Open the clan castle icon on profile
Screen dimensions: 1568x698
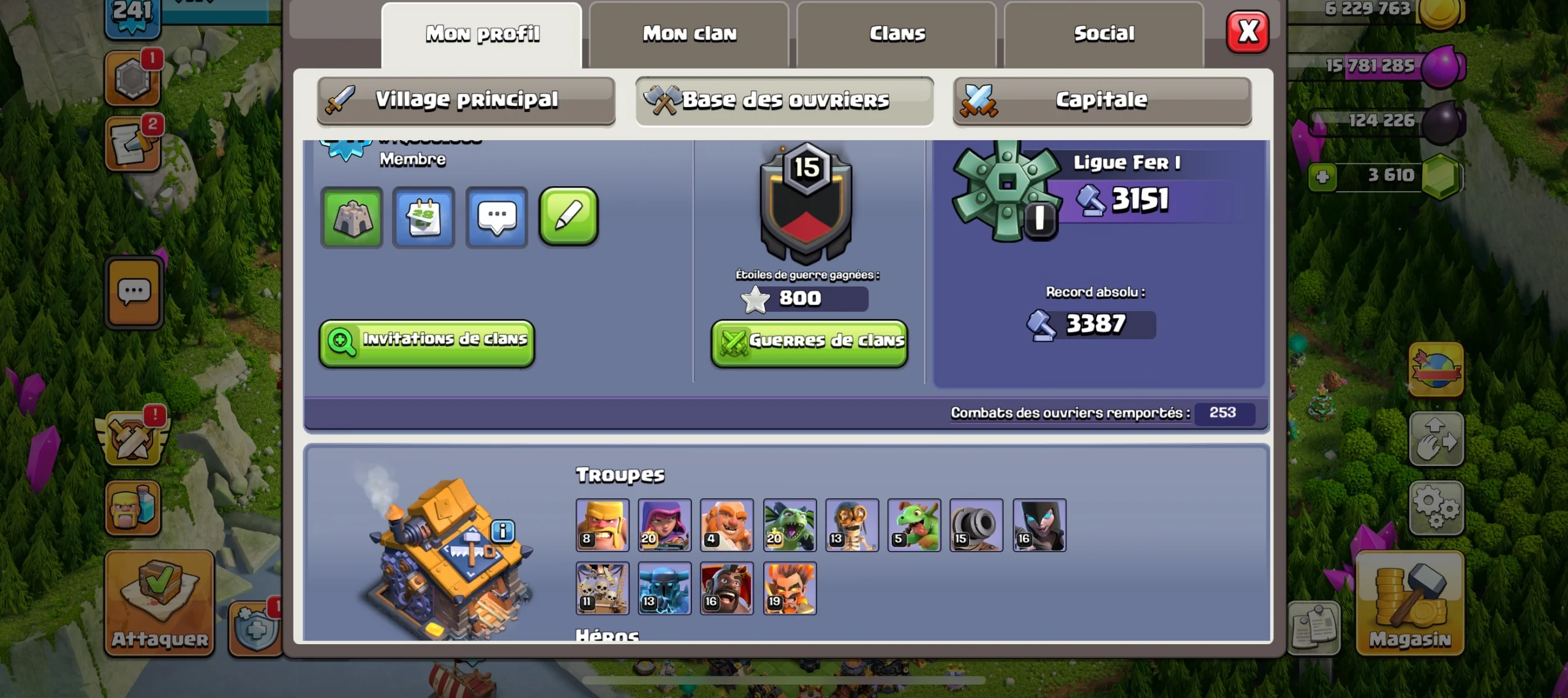[x=352, y=217]
